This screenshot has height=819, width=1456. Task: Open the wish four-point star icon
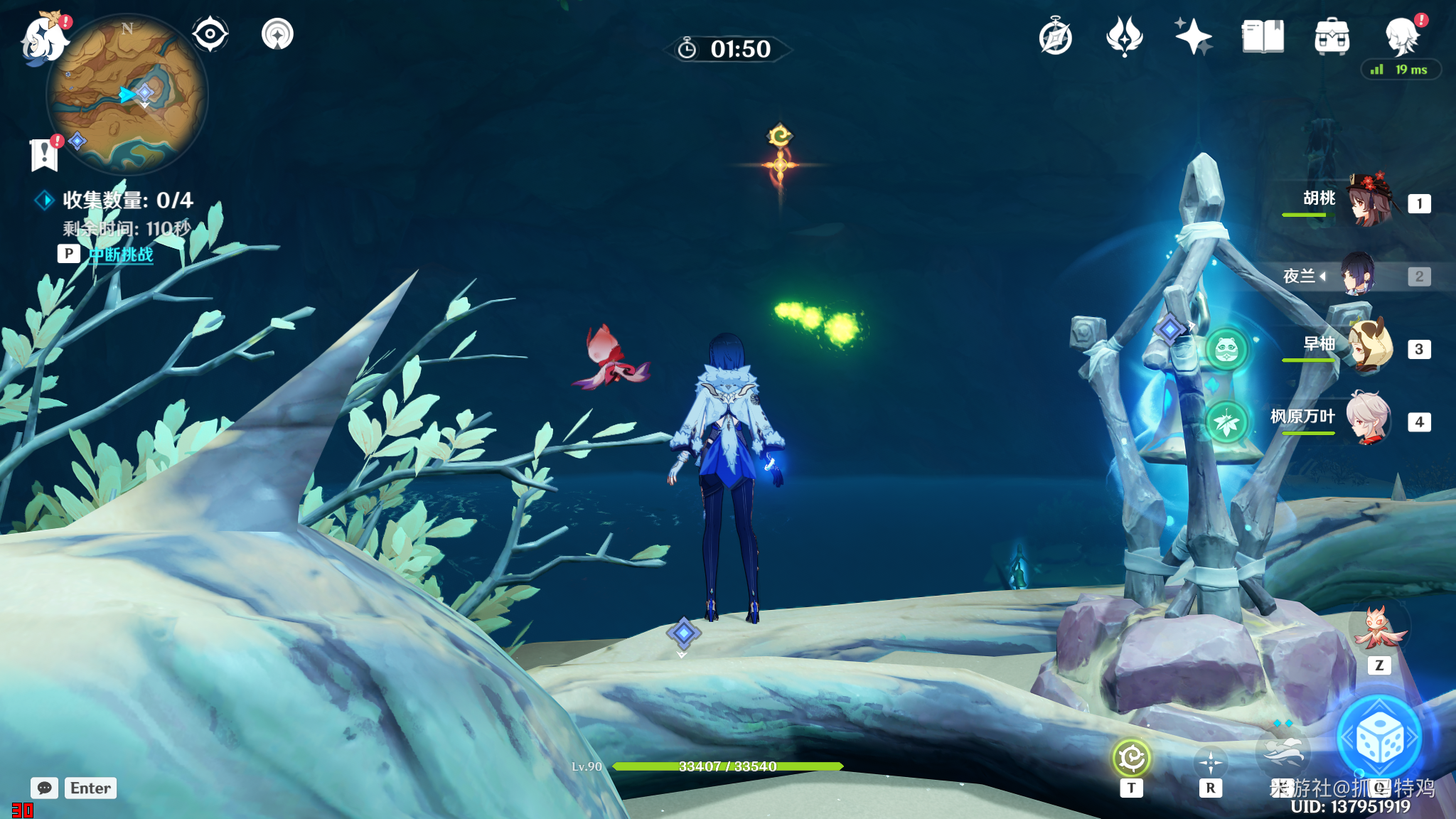coord(1193,37)
